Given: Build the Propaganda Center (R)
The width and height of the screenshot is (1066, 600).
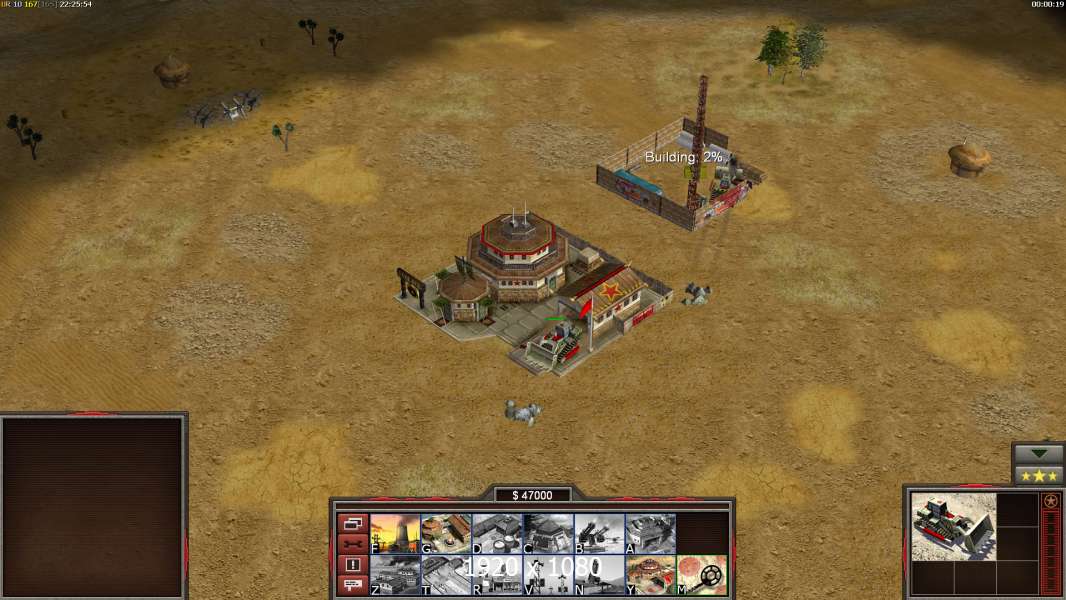Looking at the screenshot, I should pos(497,575).
